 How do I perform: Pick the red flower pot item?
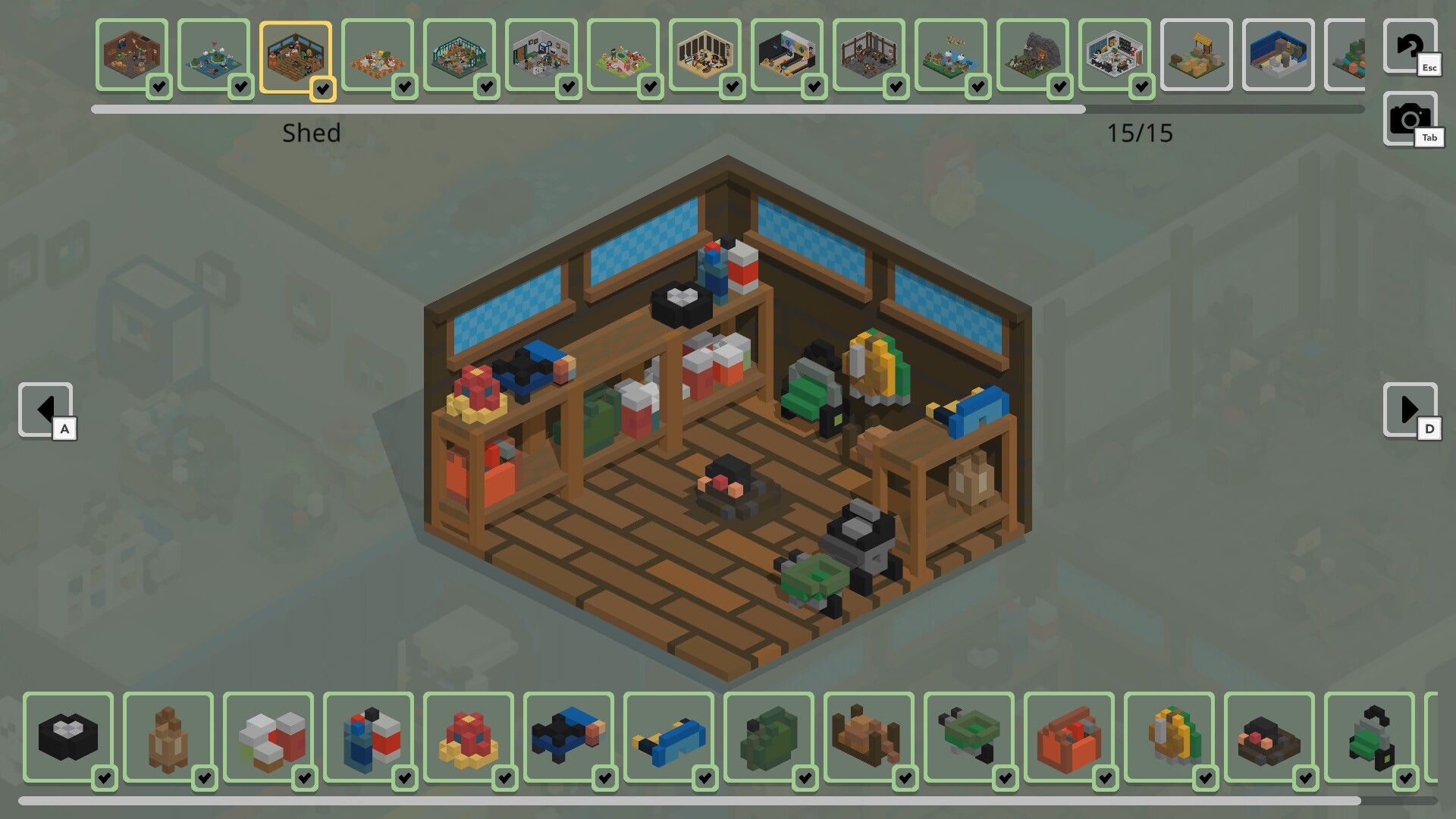click(469, 736)
